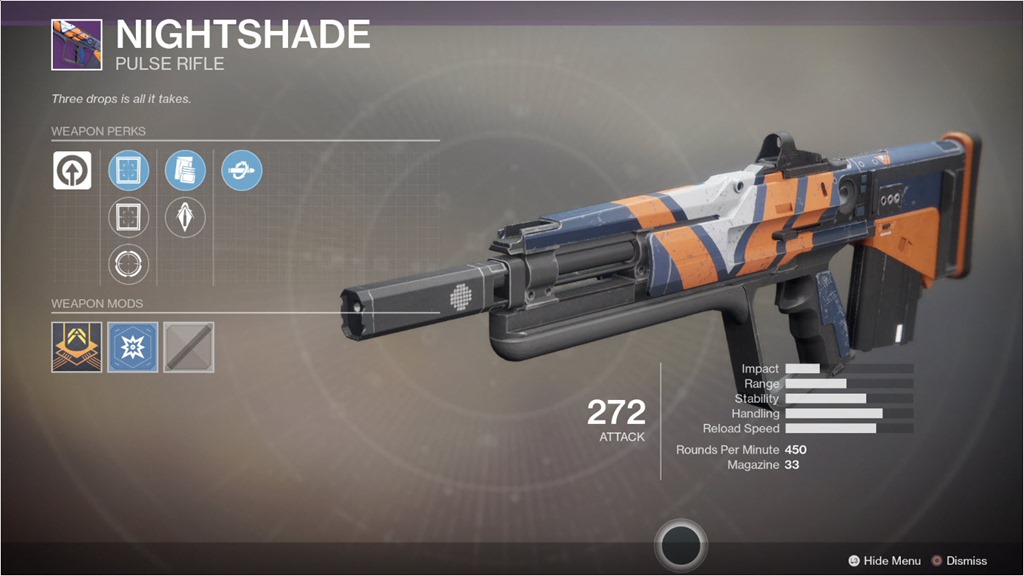Image resolution: width=1024 pixels, height=576 pixels.
Task: Switch to the unselected square sight perk
Action: click(x=128, y=217)
